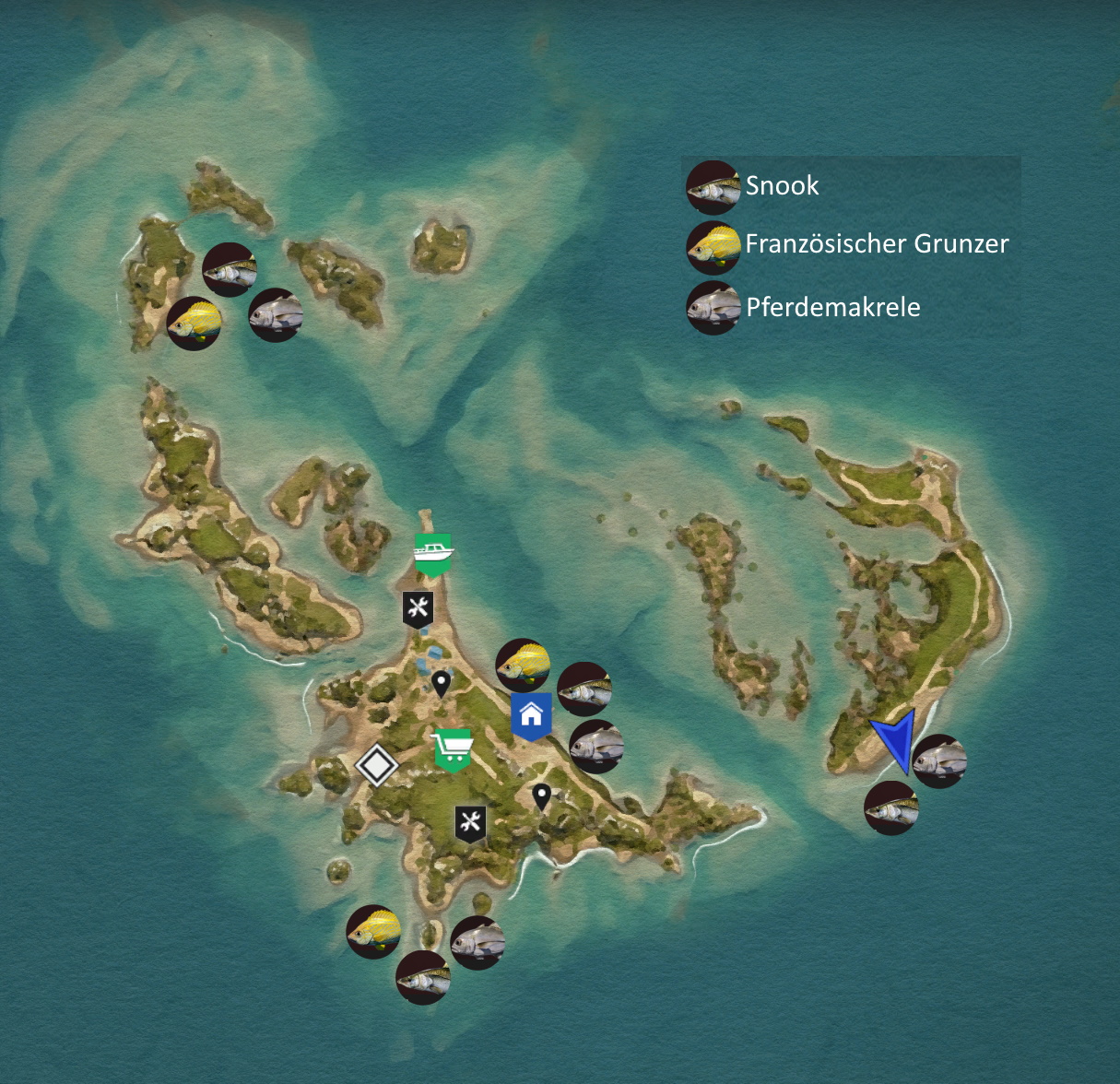The height and width of the screenshot is (1084, 1120).
Task: Open the green shopping cart marker
Action: [453, 748]
